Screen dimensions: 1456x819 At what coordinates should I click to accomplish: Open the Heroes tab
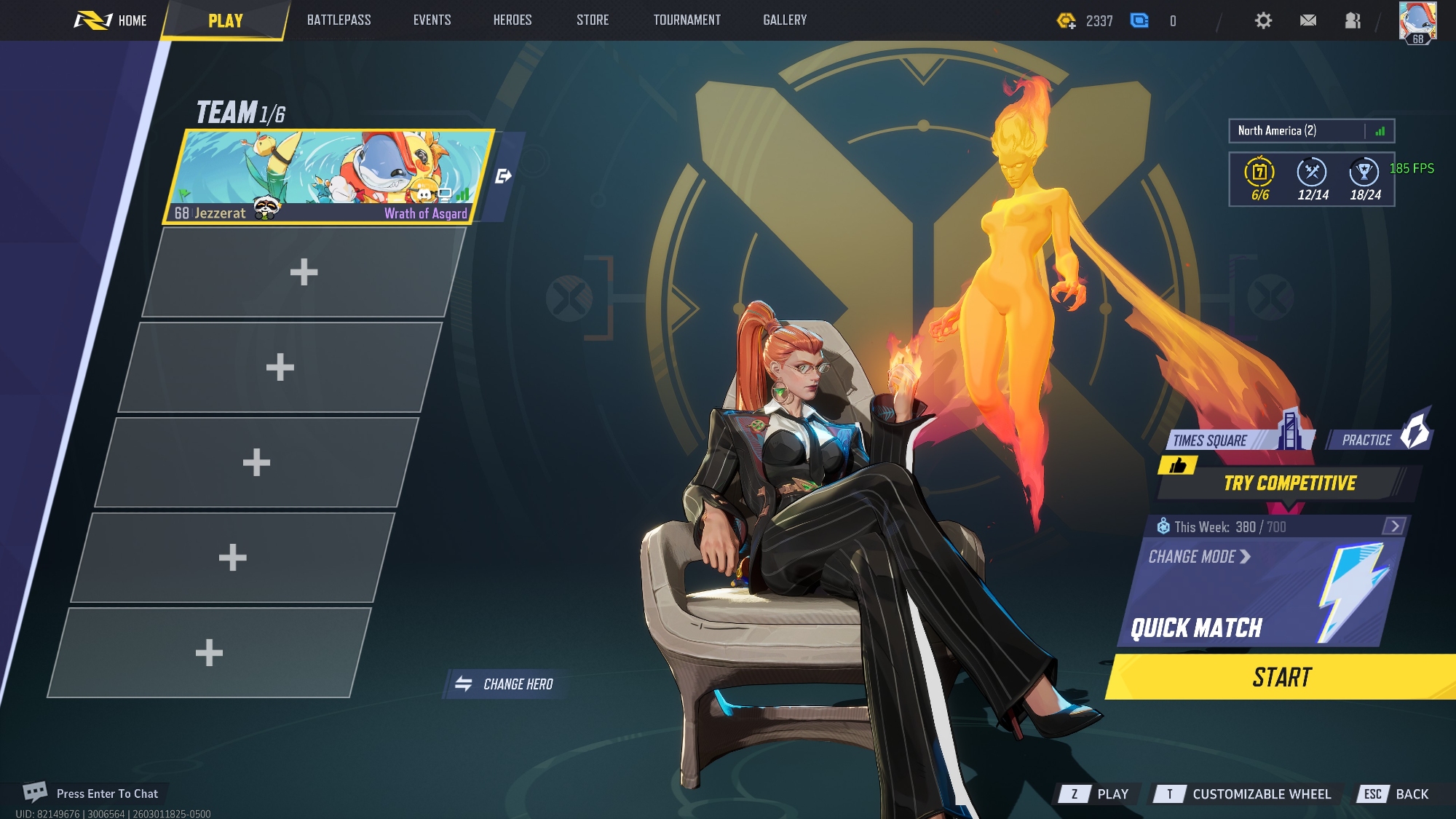pyautogui.click(x=513, y=20)
